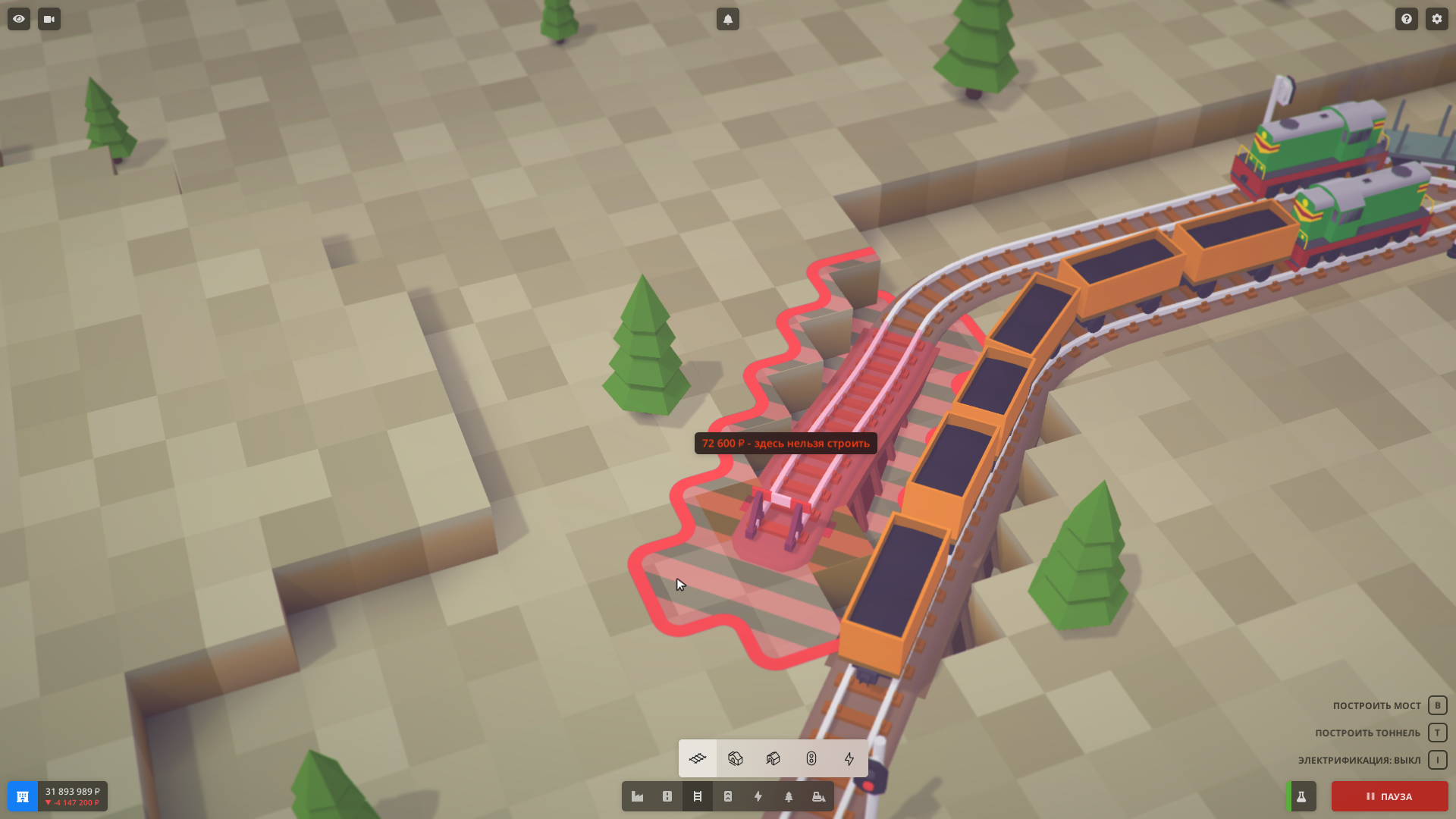Open the tree planting tool
Screen dimensions: 1456x819
coord(789,796)
